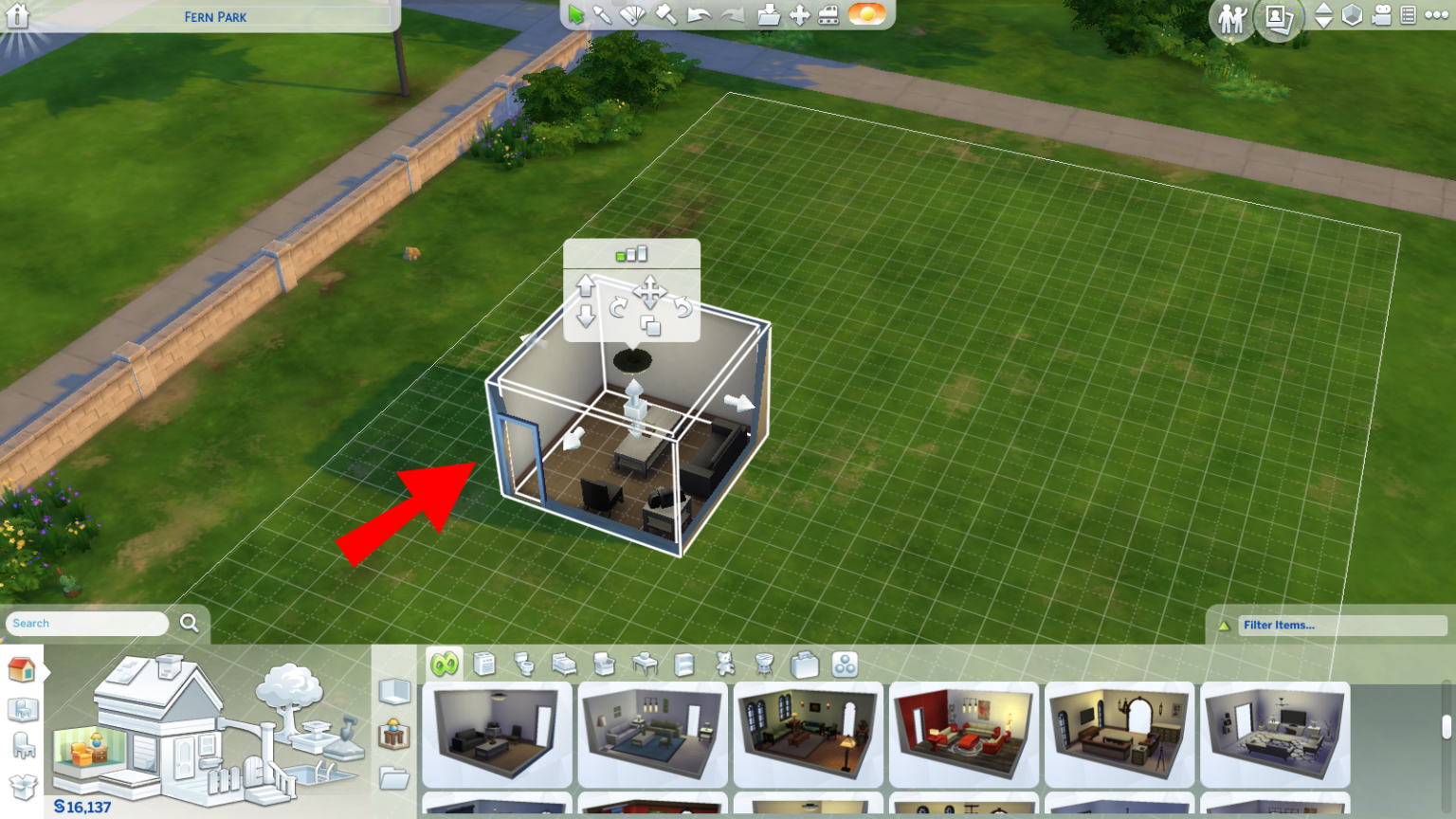This screenshot has width=1456, height=819.
Task: Enable the Show All objects filter
Action: pyautogui.click(x=446, y=664)
